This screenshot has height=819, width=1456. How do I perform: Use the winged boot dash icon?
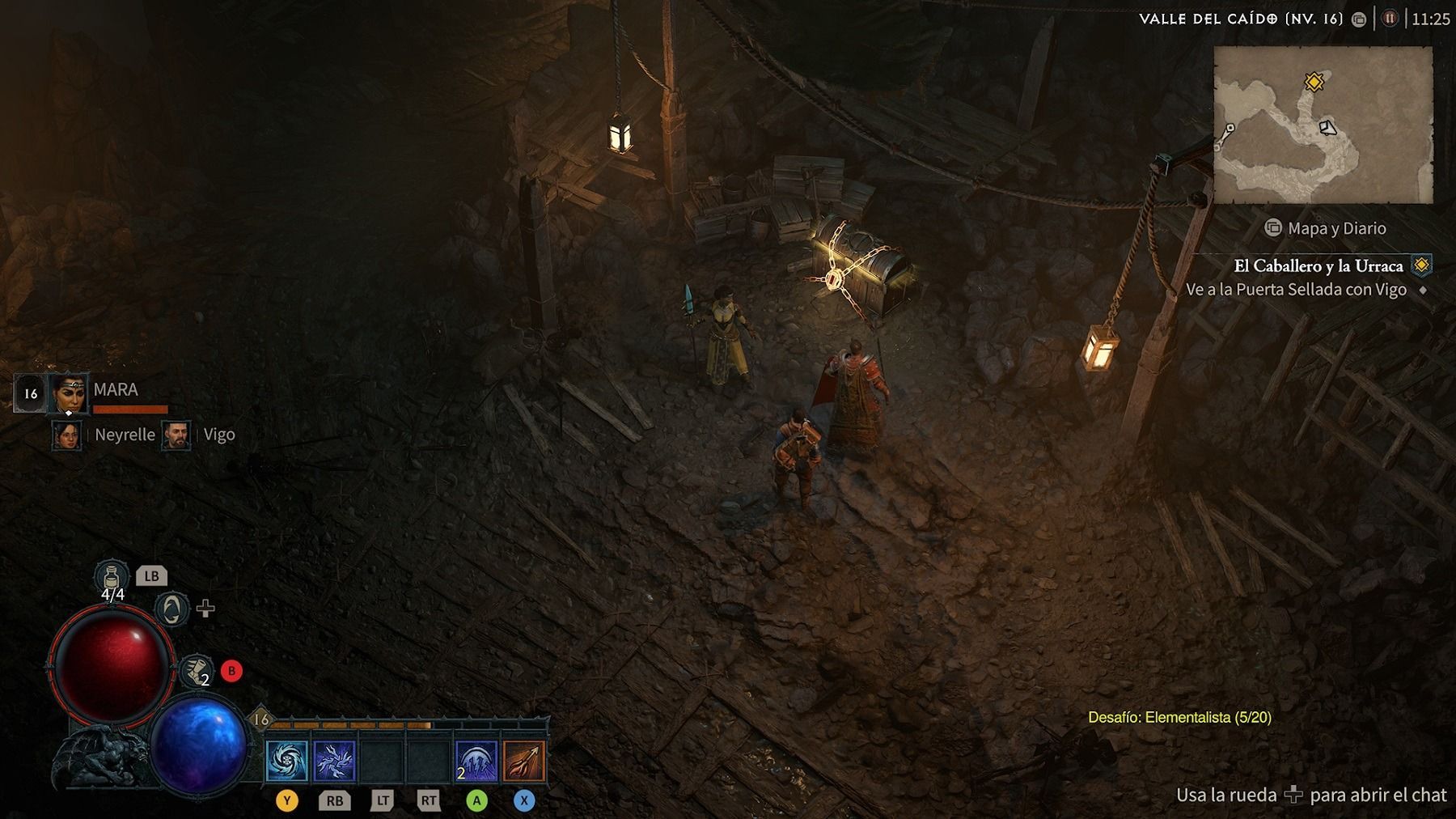196,671
